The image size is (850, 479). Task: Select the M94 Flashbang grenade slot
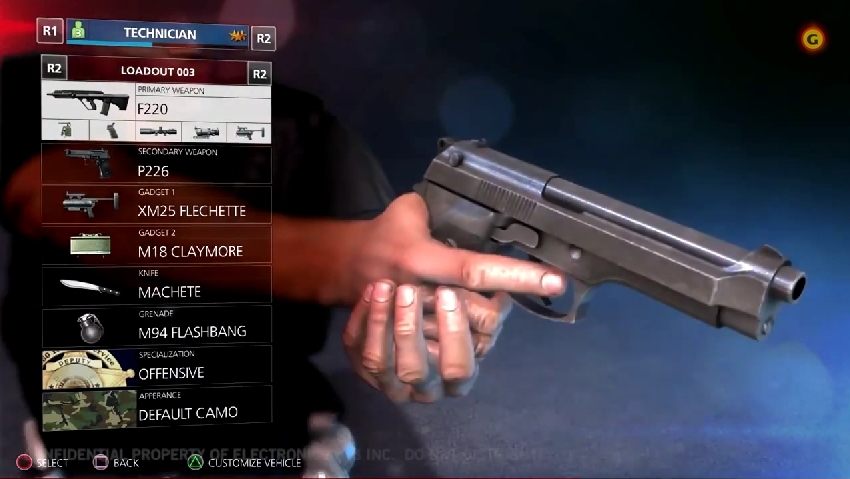tap(157, 325)
